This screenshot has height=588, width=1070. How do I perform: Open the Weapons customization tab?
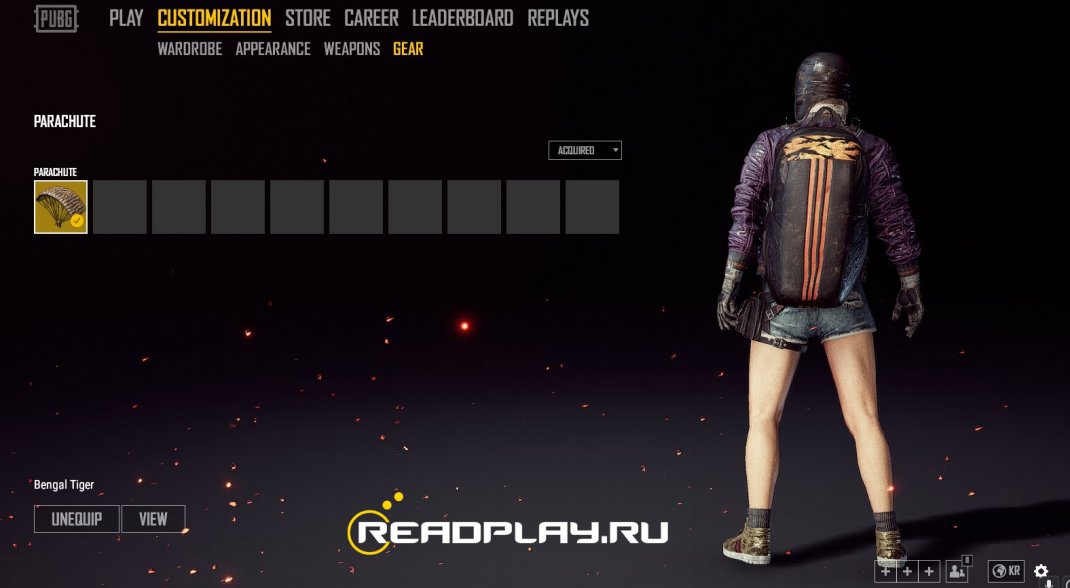tap(352, 49)
